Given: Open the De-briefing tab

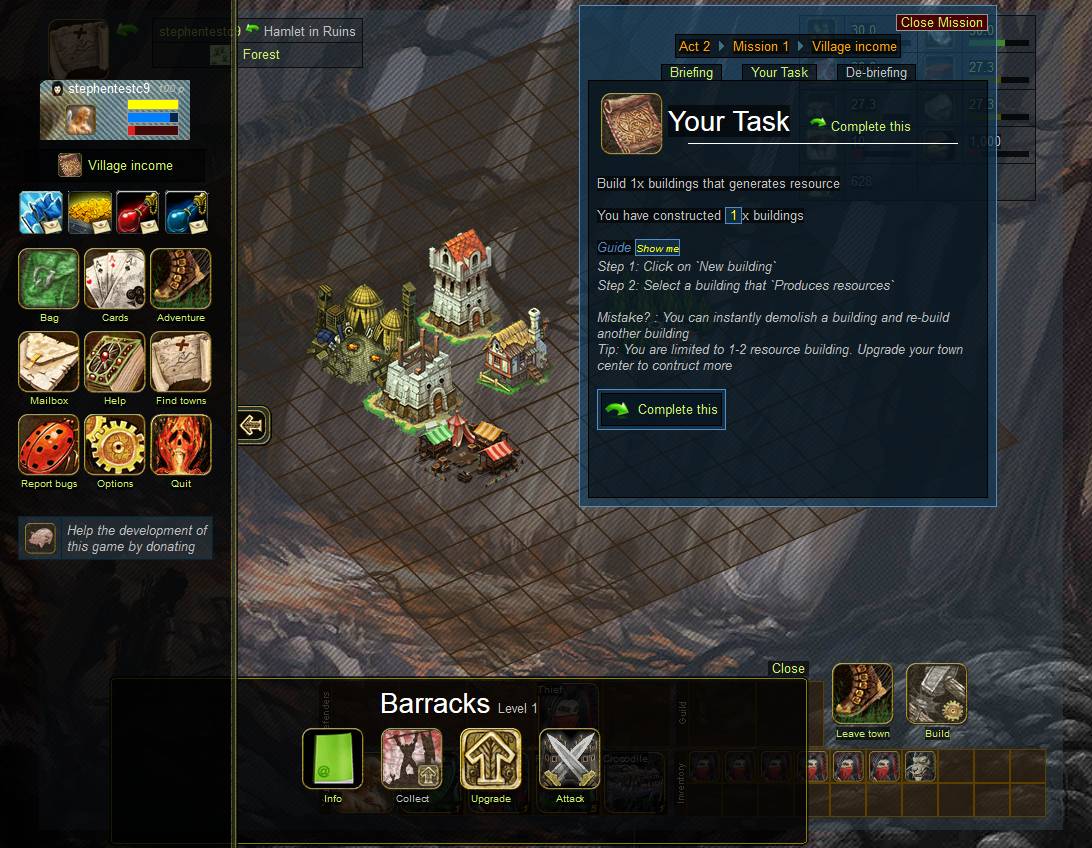Looking at the screenshot, I should tap(876, 72).
